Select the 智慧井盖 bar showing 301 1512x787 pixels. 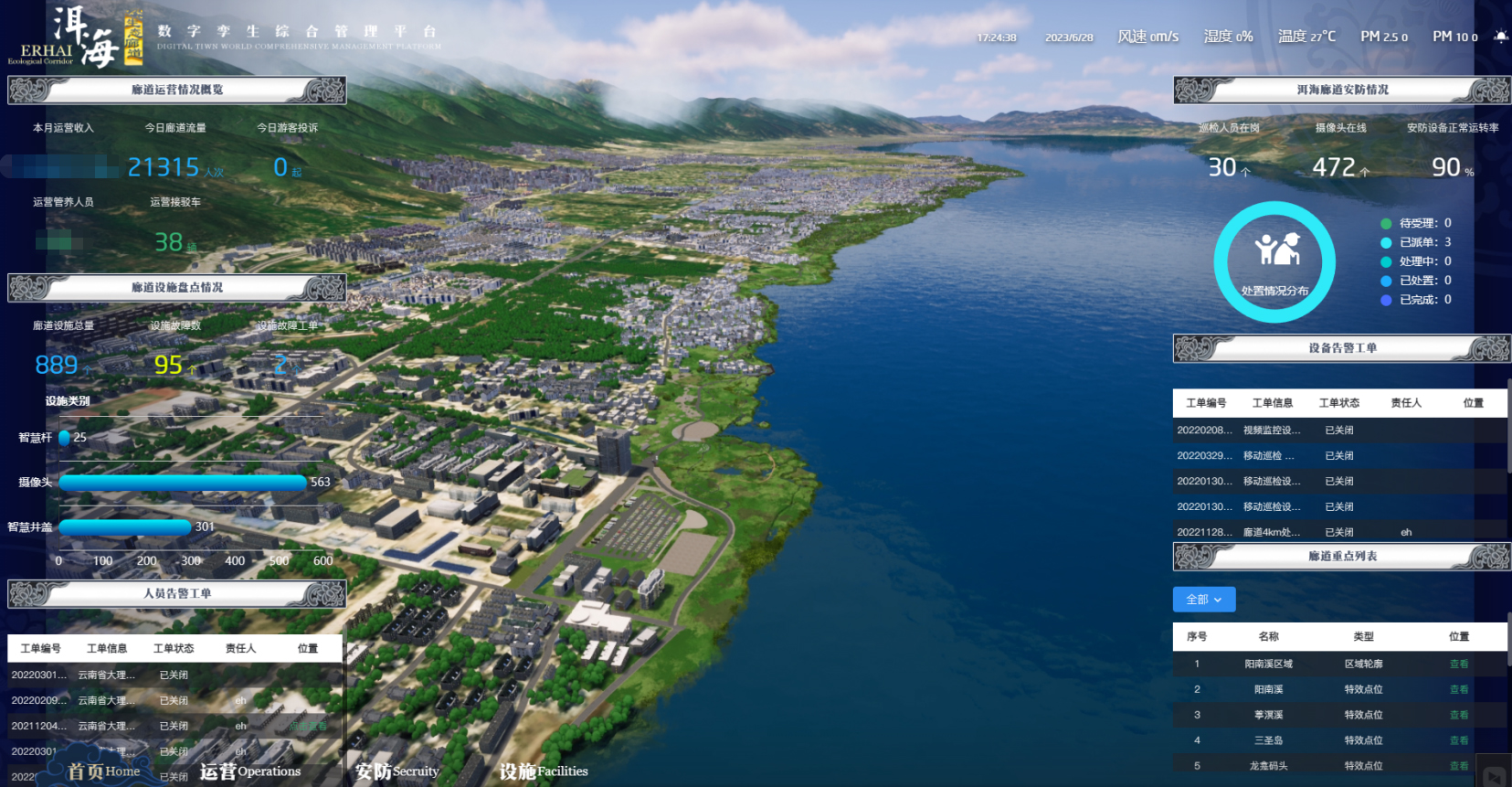click(x=125, y=526)
